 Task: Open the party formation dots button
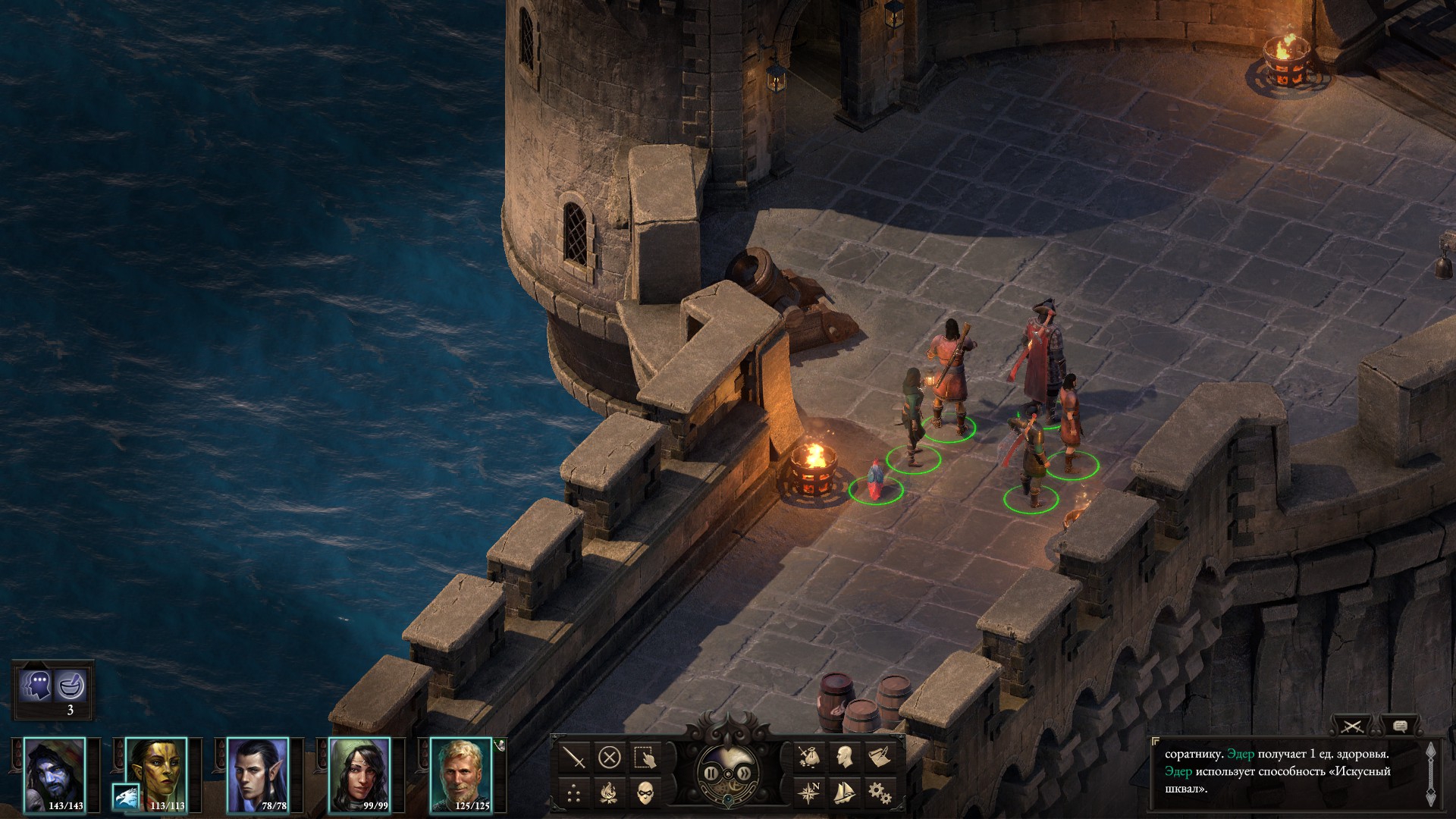point(574,793)
